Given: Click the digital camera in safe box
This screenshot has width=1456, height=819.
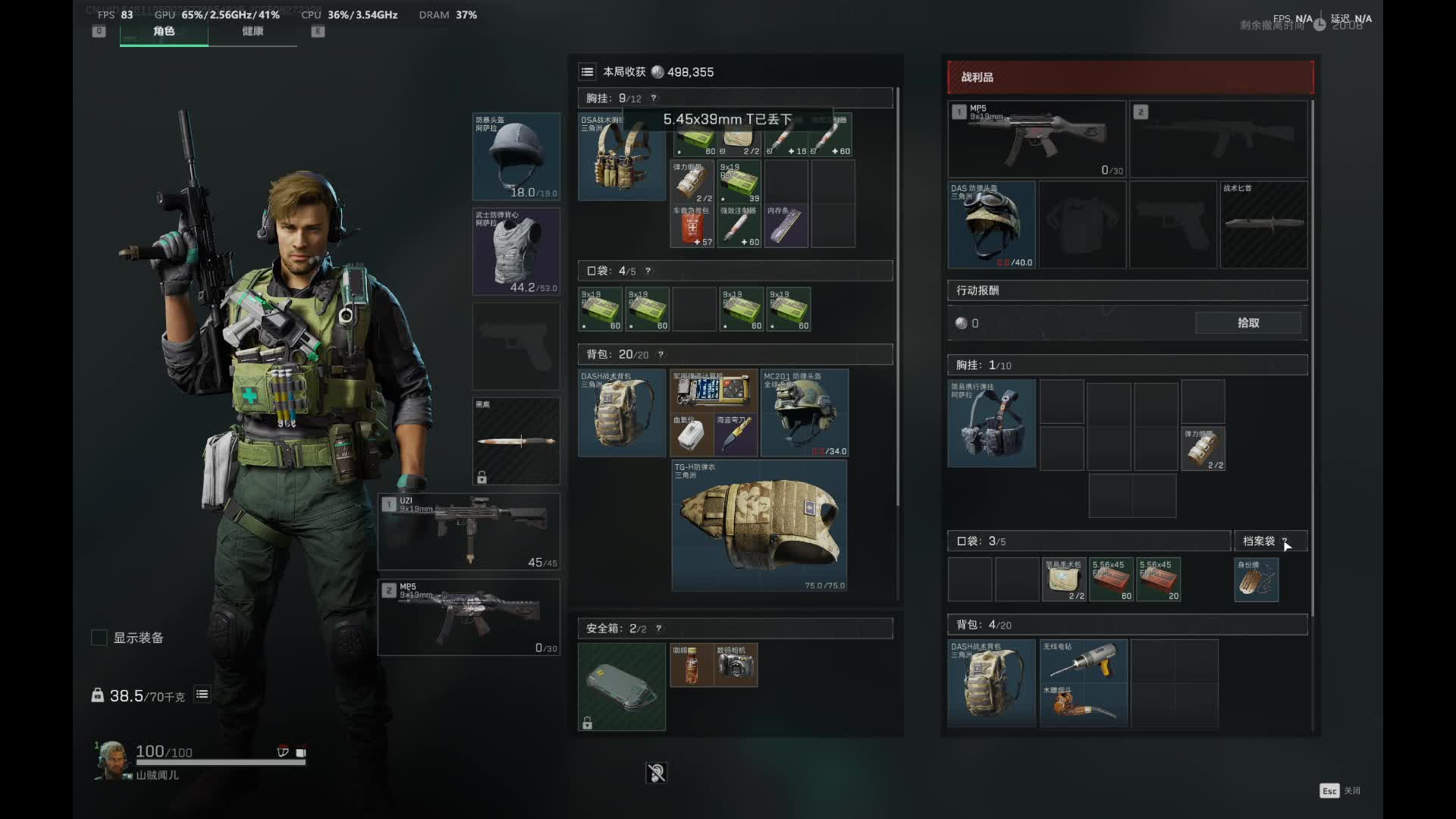Looking at the screenshot, I should [736, 665].
